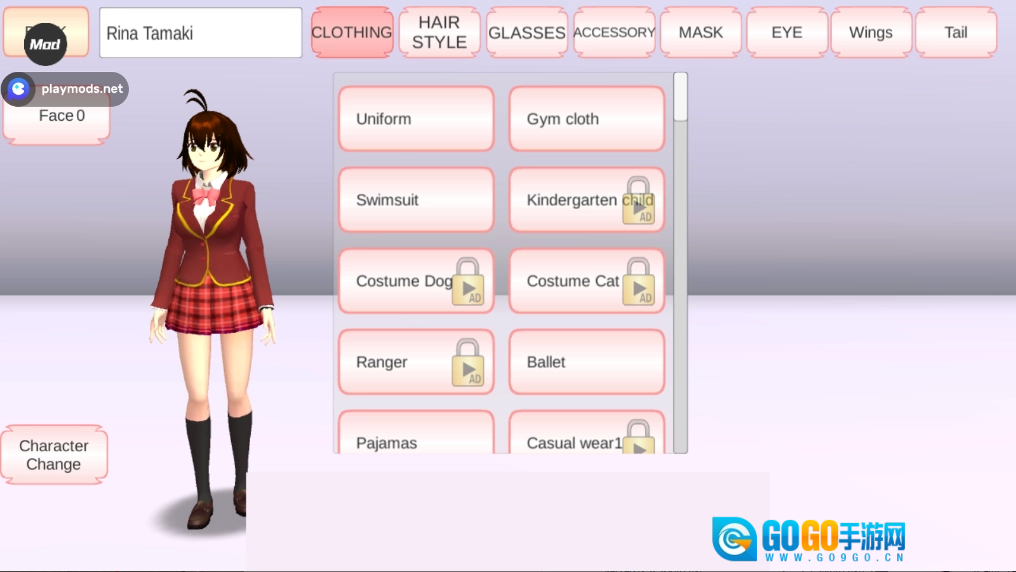Unlock the Costume Cat outfit
Screen dimensions: 1016x572
tap(587, 281)
